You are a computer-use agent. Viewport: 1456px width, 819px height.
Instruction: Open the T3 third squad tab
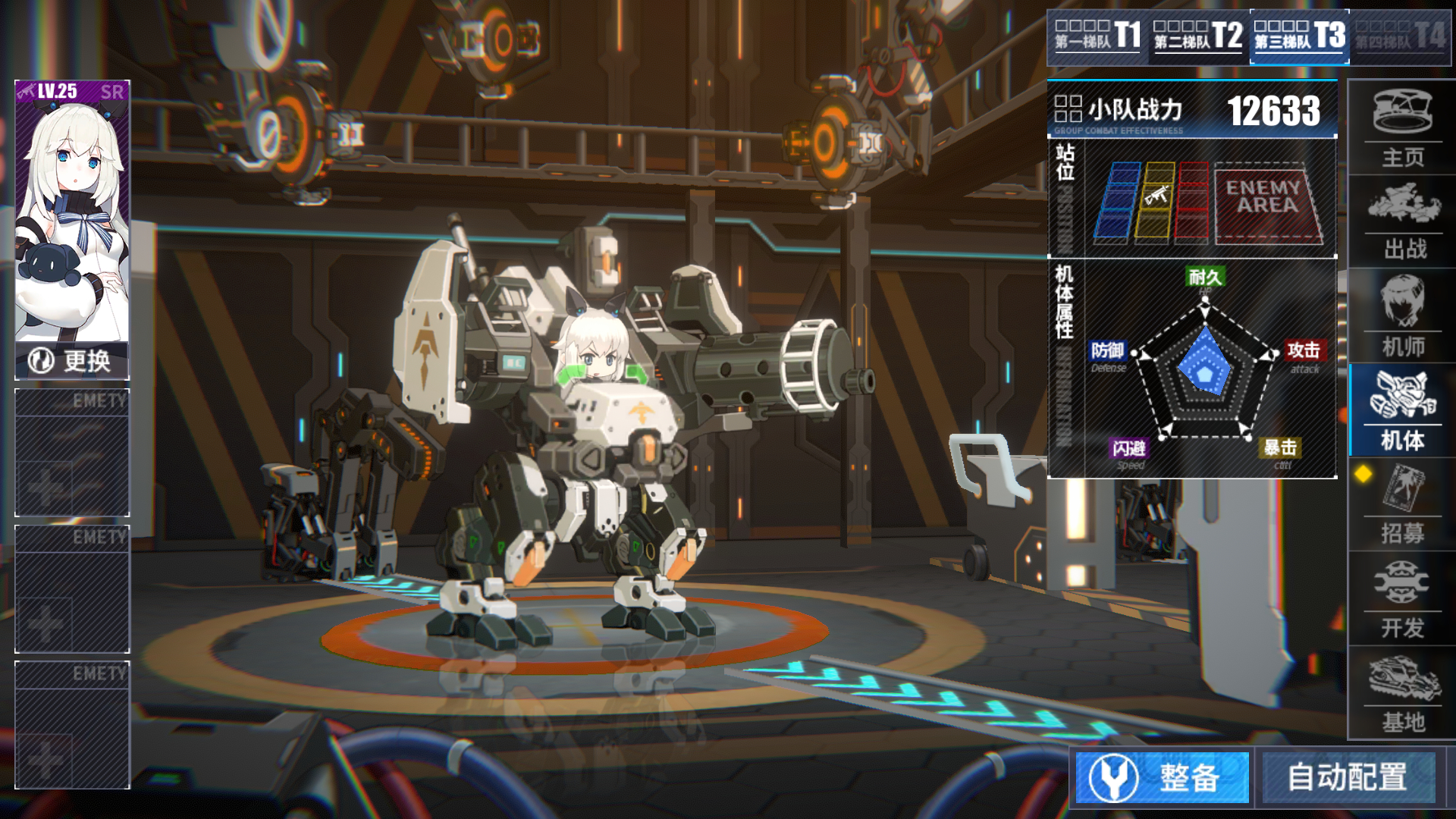tap(1299, 36)
